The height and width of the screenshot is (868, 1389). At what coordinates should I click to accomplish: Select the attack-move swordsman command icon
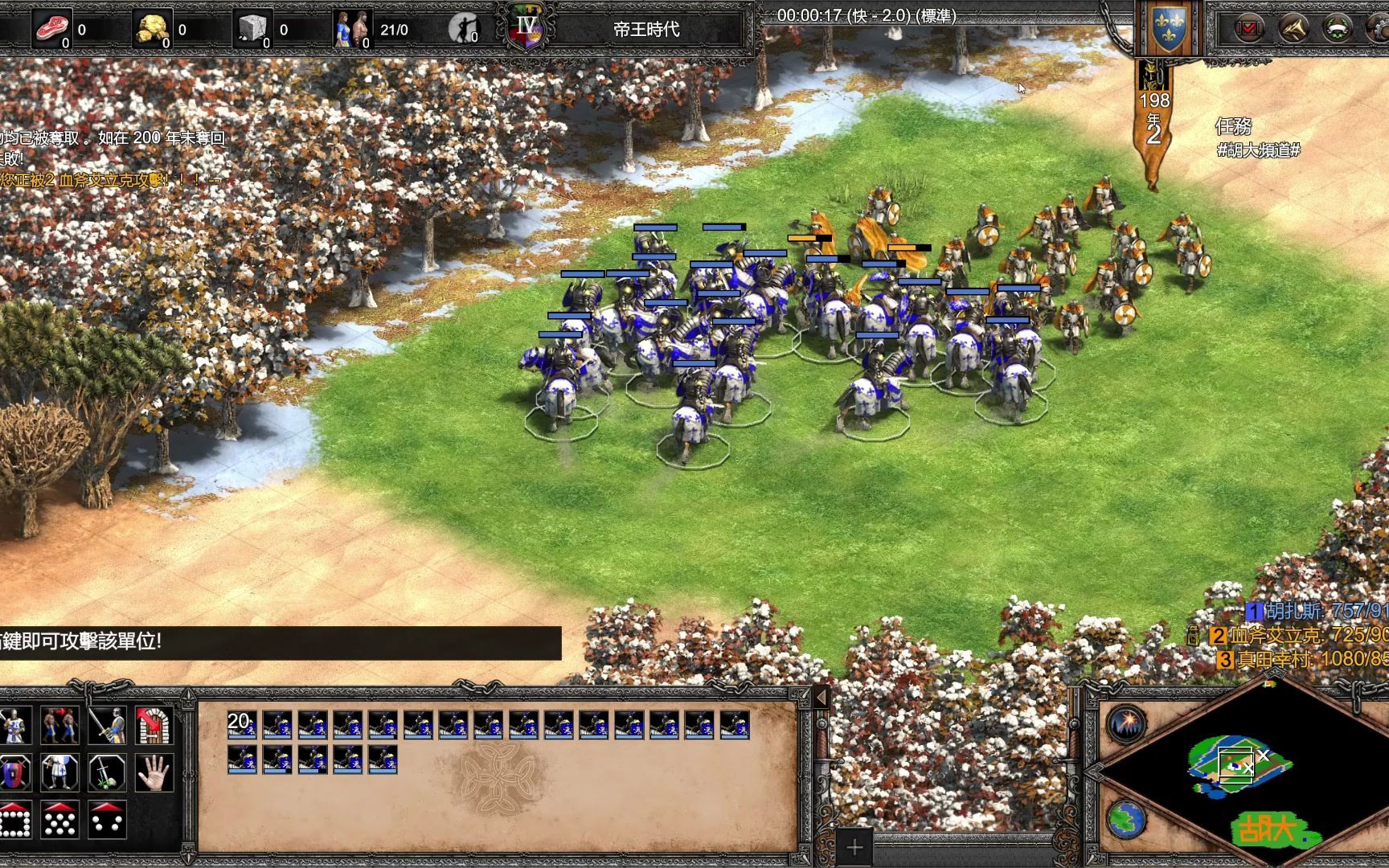107,726
